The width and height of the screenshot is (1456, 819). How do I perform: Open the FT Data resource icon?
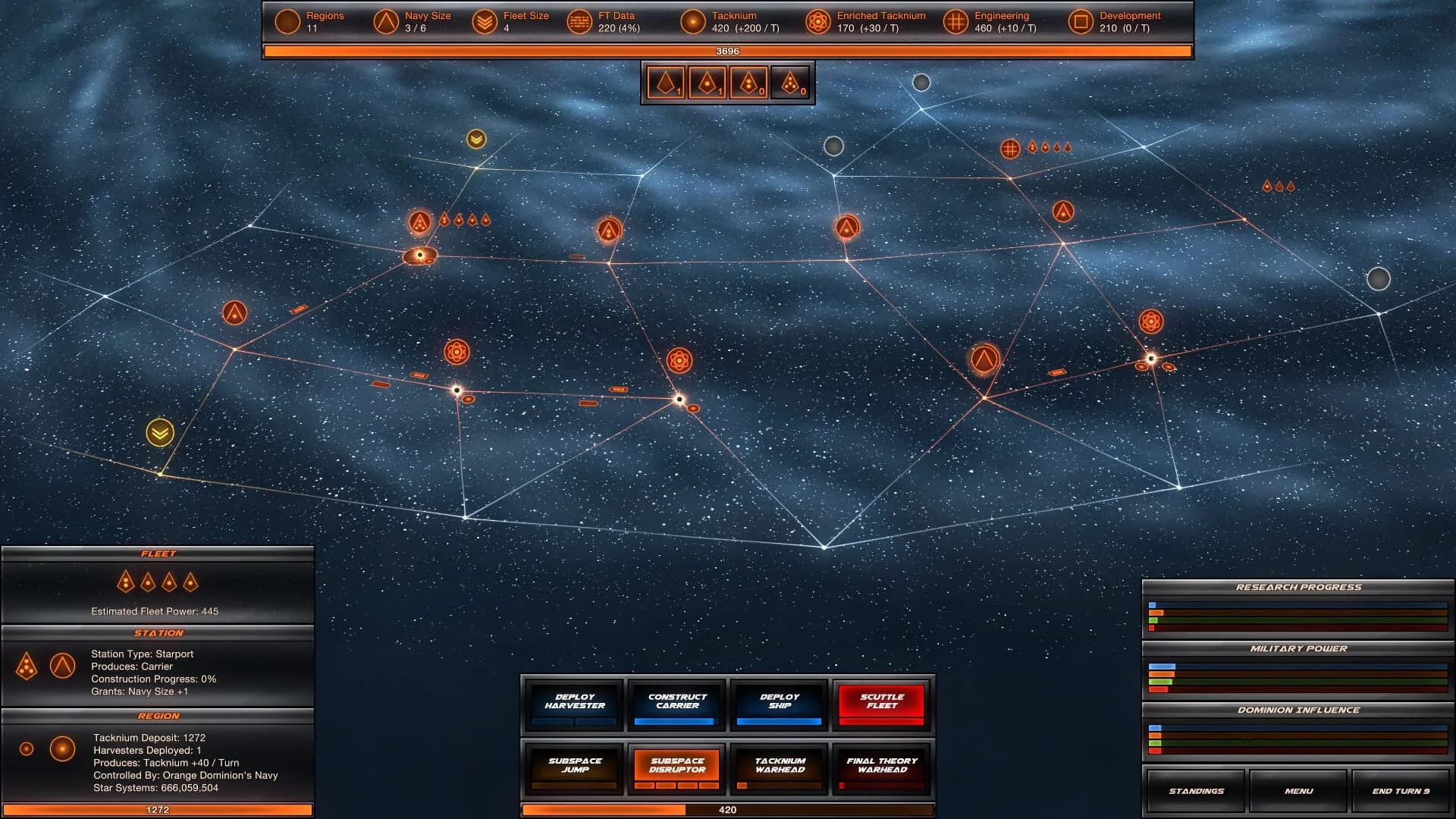pos(580,21)
